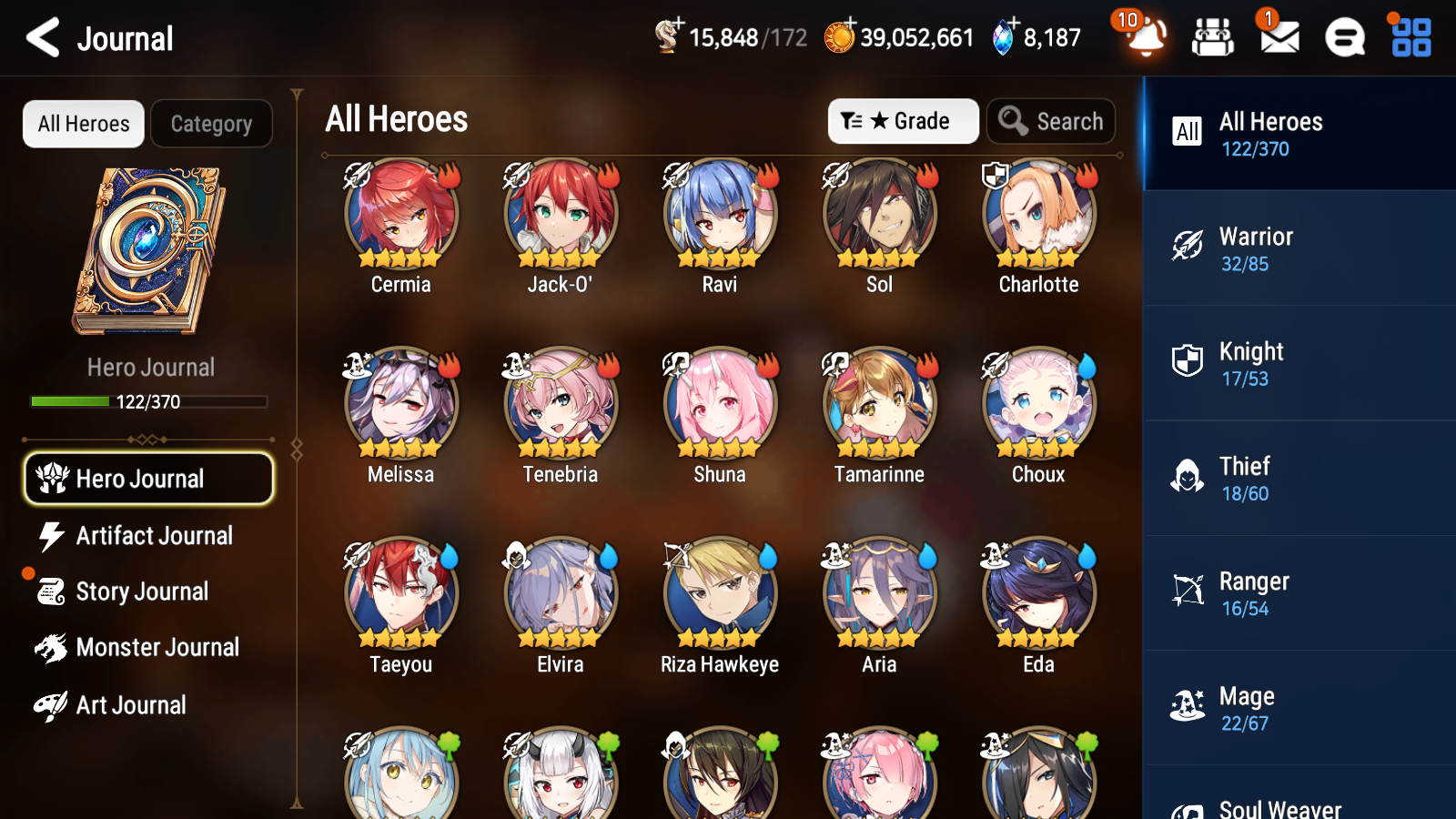Select the Warrior class icon in sidebar
Image resolution: width=1456 pixels, height=819 pixels.
(1188, 248)
